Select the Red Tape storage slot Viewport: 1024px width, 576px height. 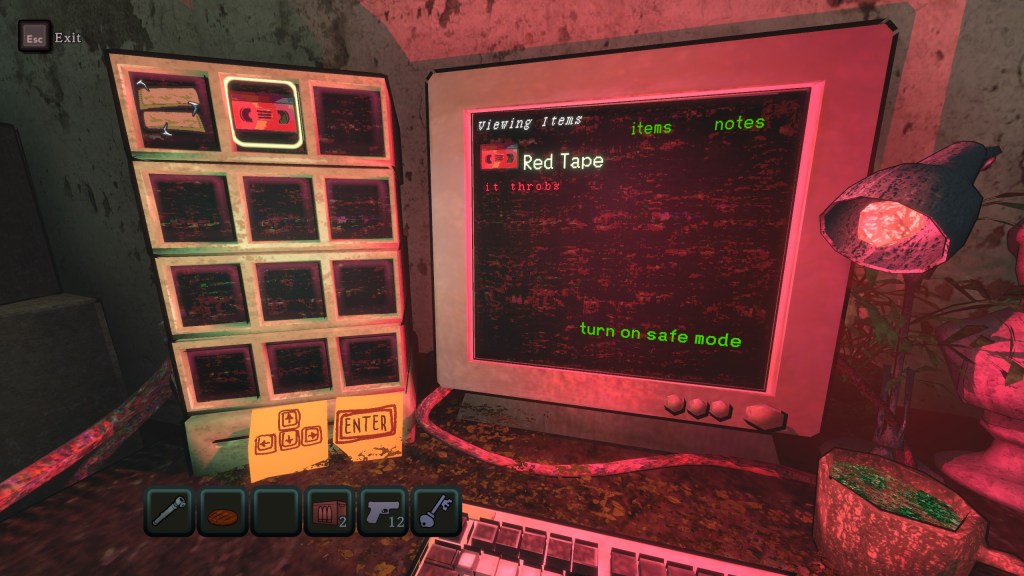click(x=263, y=114)
